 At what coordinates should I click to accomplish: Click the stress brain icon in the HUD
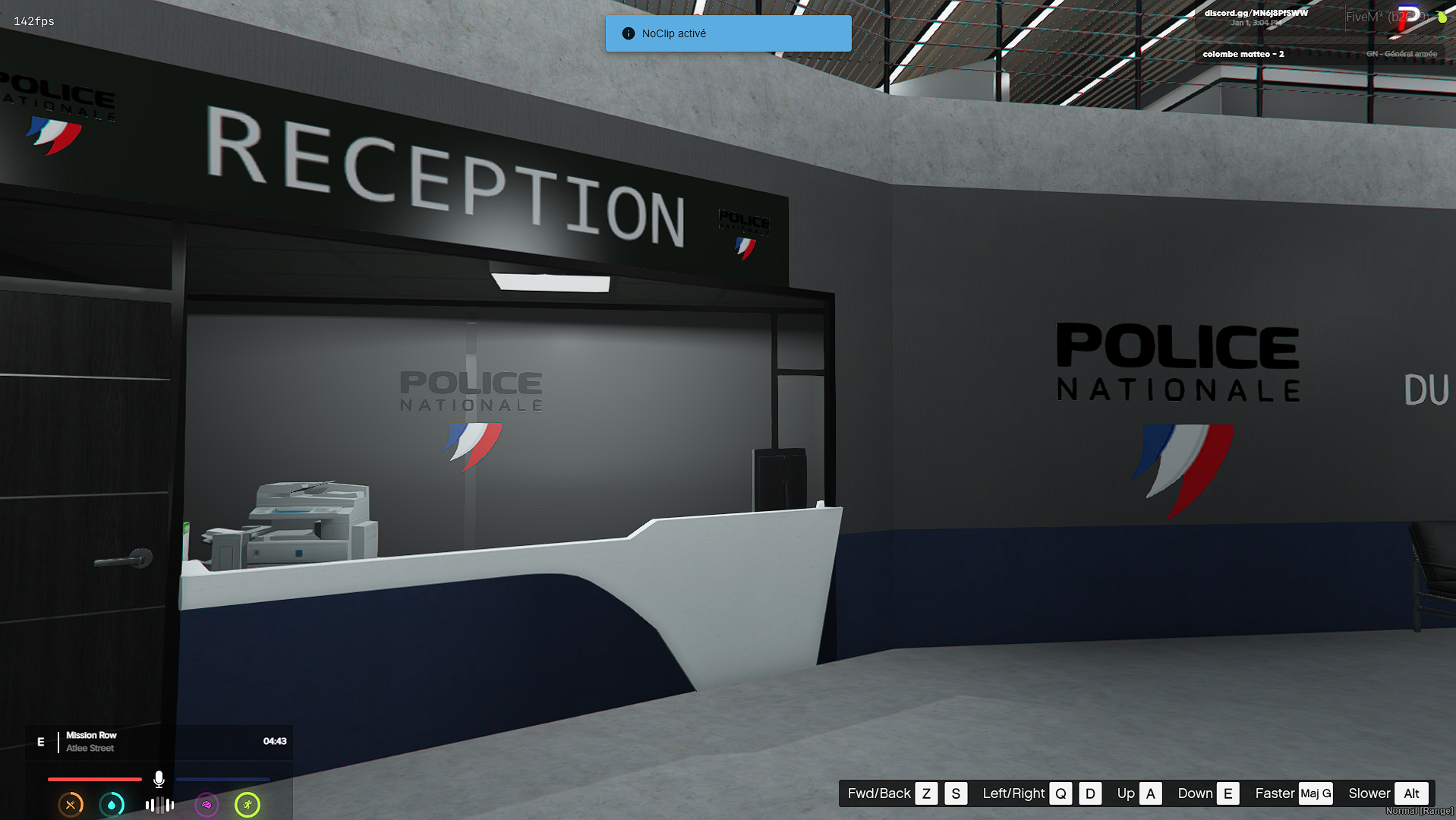[206, 805]
